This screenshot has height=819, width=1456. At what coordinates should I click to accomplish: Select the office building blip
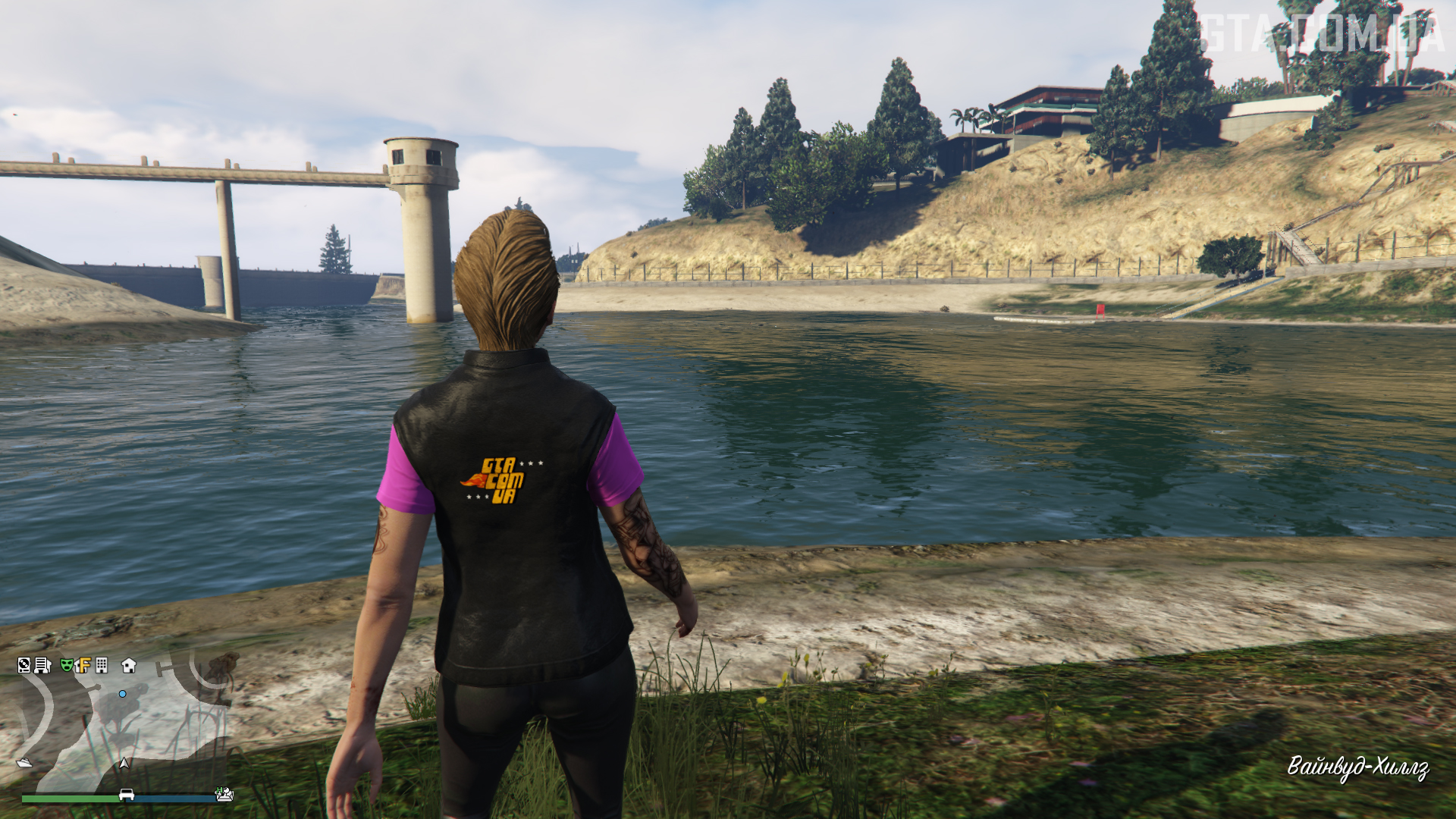pos(102,666)
